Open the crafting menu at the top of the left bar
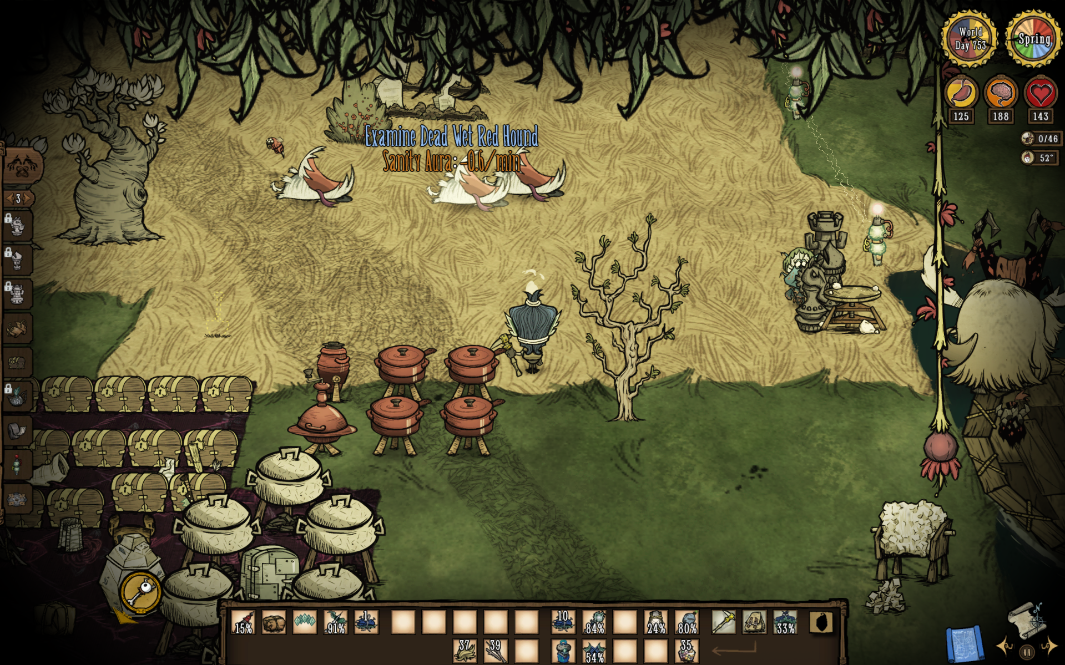Viewport: 1065px width, 665px height. coord(20,167)
